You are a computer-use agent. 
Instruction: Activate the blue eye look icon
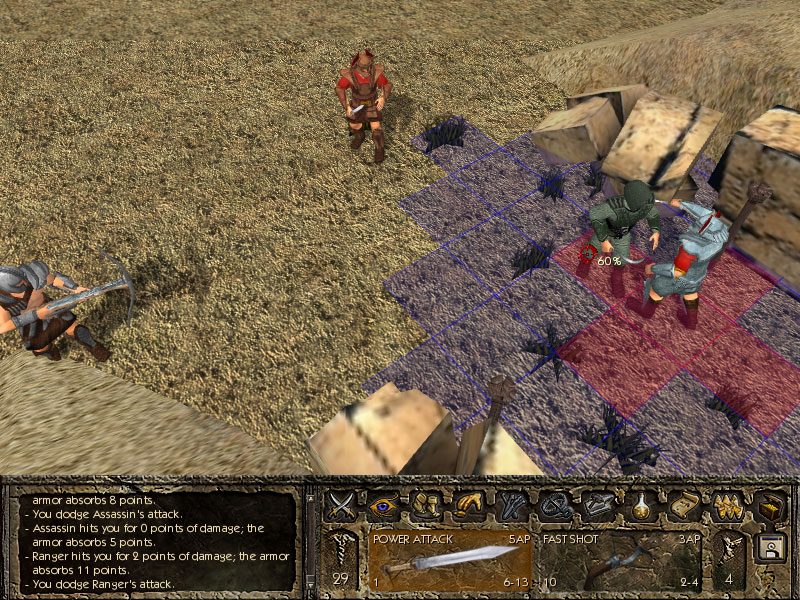pyautogui.click(x=384, y=504)
